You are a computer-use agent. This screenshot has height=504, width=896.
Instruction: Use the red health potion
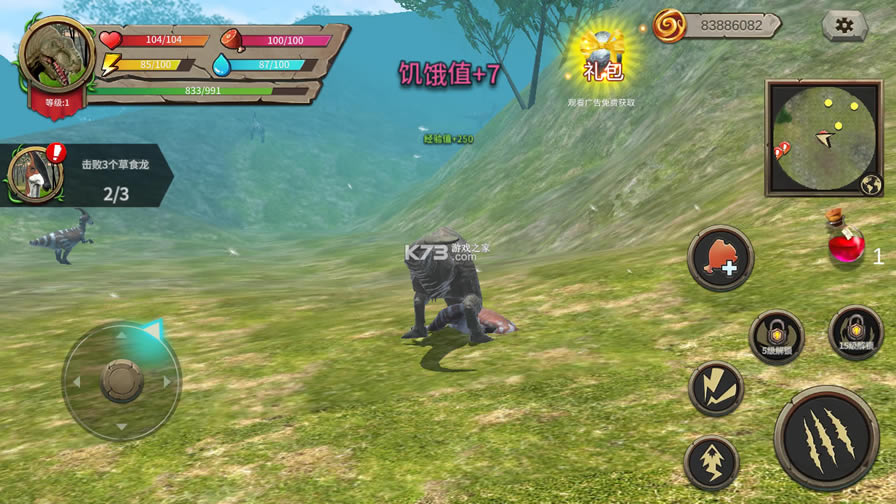[846, 242]
